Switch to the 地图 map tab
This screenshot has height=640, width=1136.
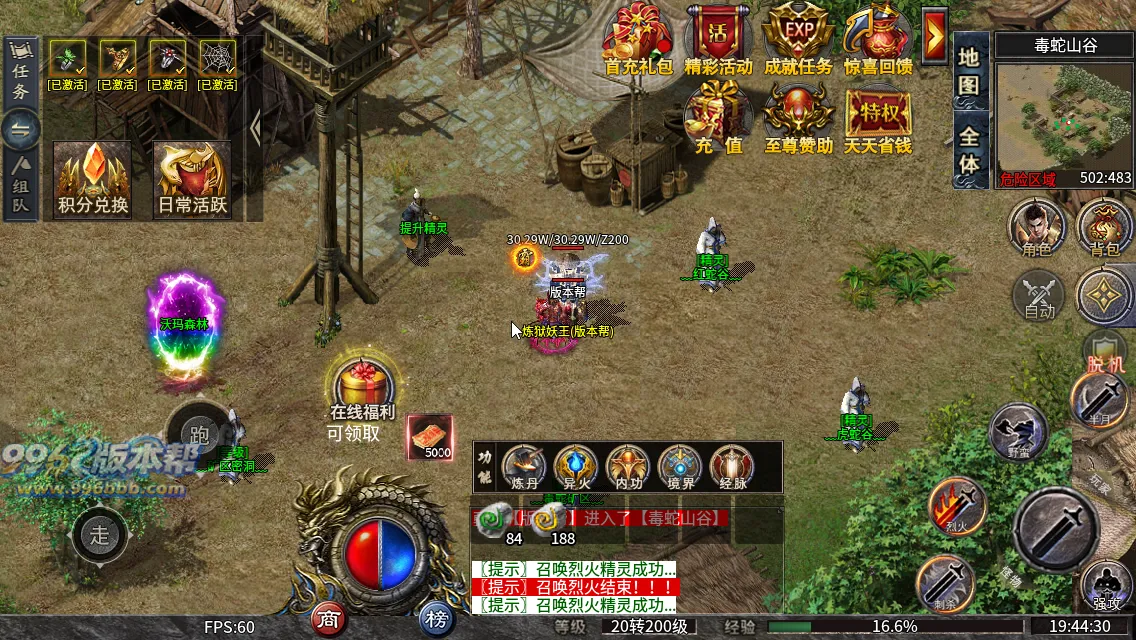(969, 73)
